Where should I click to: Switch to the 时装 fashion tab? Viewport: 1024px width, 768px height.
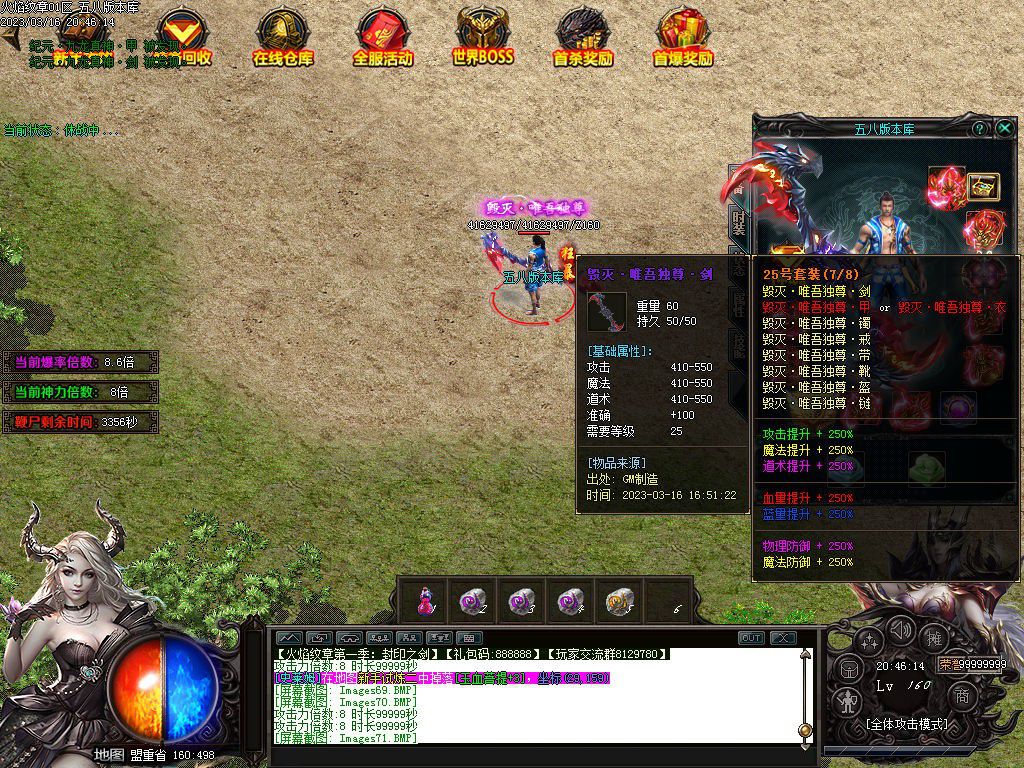click(x=739, y=222)
